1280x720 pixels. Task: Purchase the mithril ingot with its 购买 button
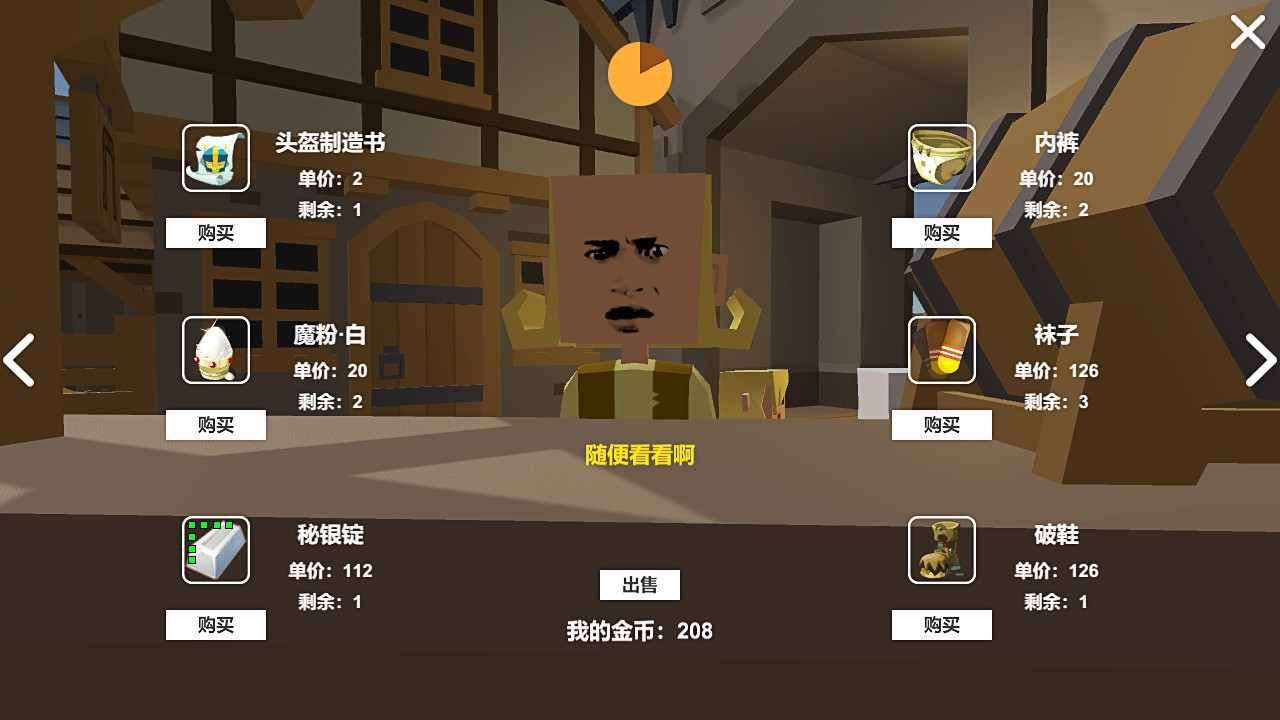[215, 625]
